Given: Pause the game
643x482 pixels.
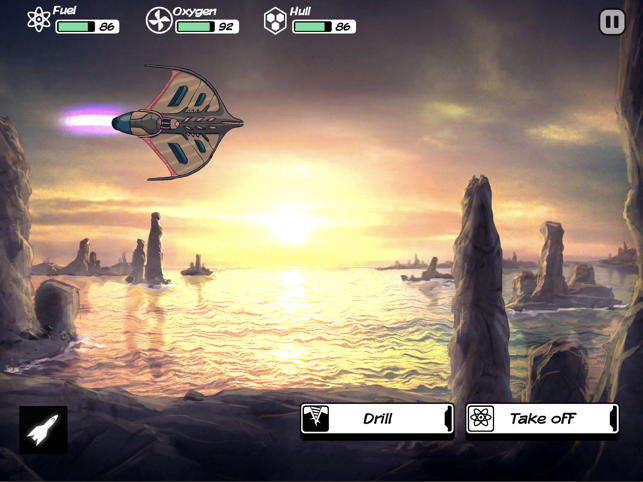Looking at the screenshot, I should coord(612,21).
